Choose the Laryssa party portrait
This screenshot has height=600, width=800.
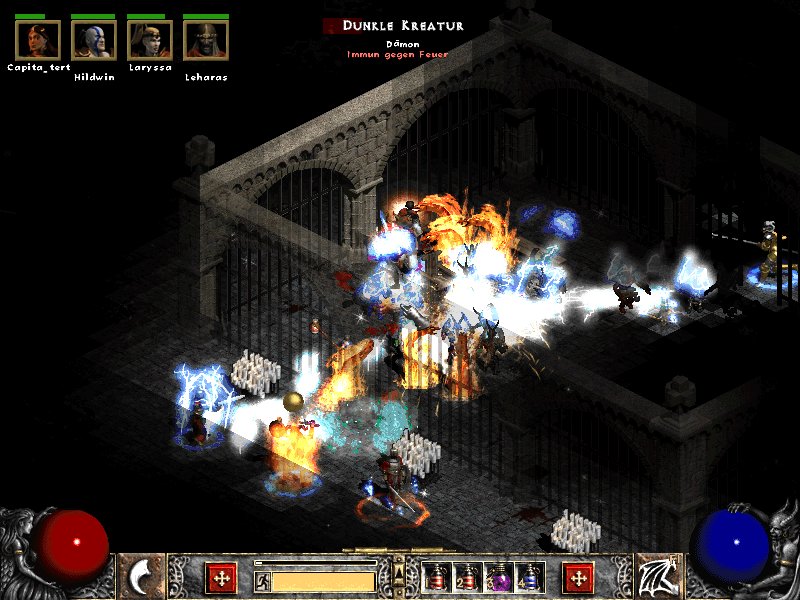pyautogui.click(x=150, y=40)
